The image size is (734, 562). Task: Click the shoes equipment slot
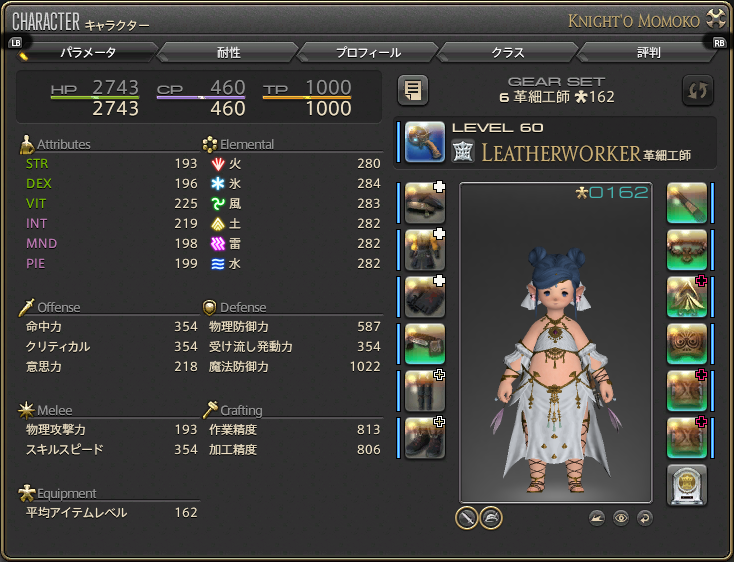tap(425, 437)
